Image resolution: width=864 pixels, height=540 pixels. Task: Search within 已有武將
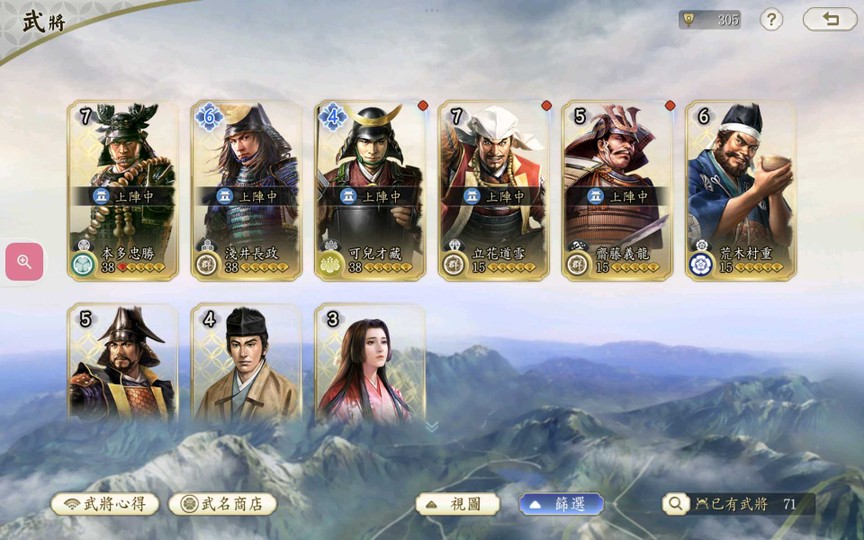(678, 504)
